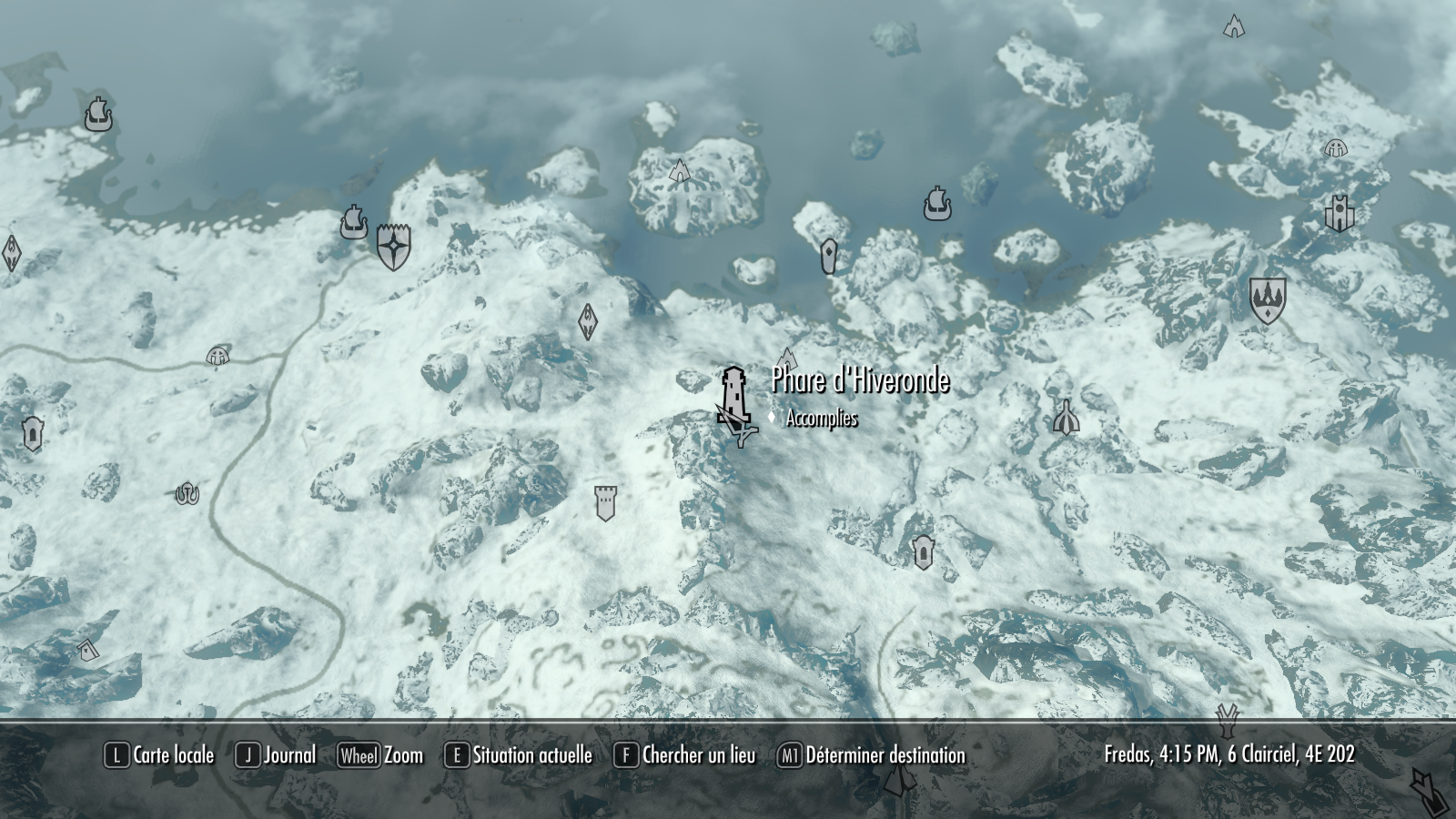Click the star shield city marker
The height and width of the screenshot is (819, 1456).
394,246
